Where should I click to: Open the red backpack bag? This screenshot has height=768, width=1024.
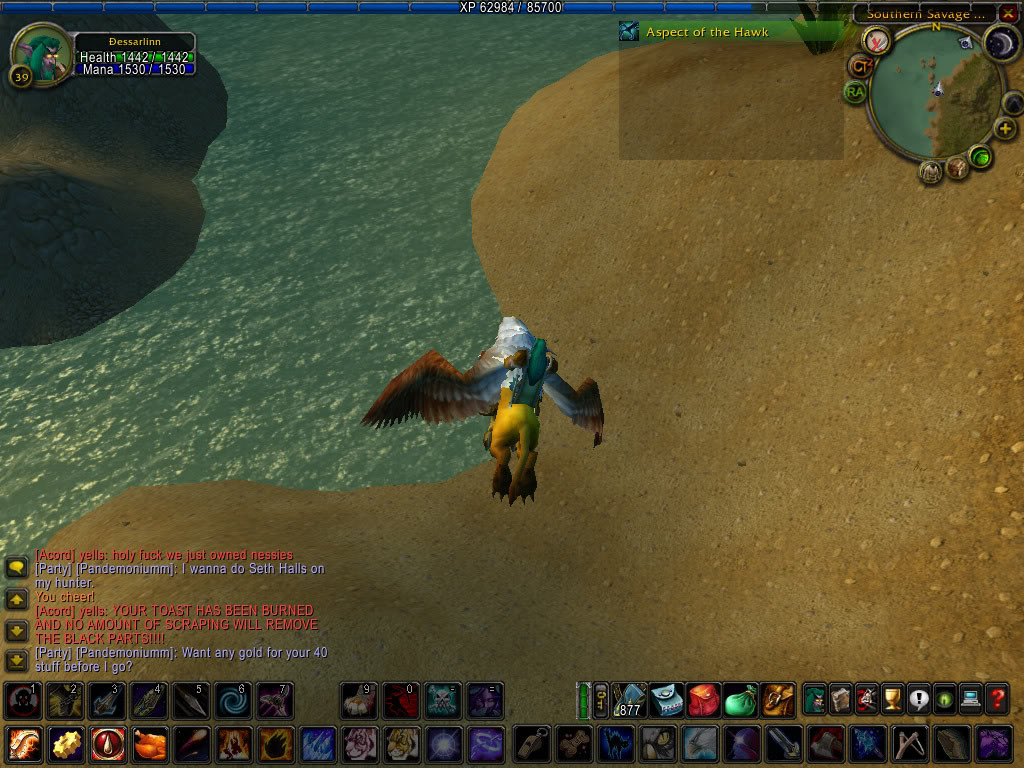[704, 700]
